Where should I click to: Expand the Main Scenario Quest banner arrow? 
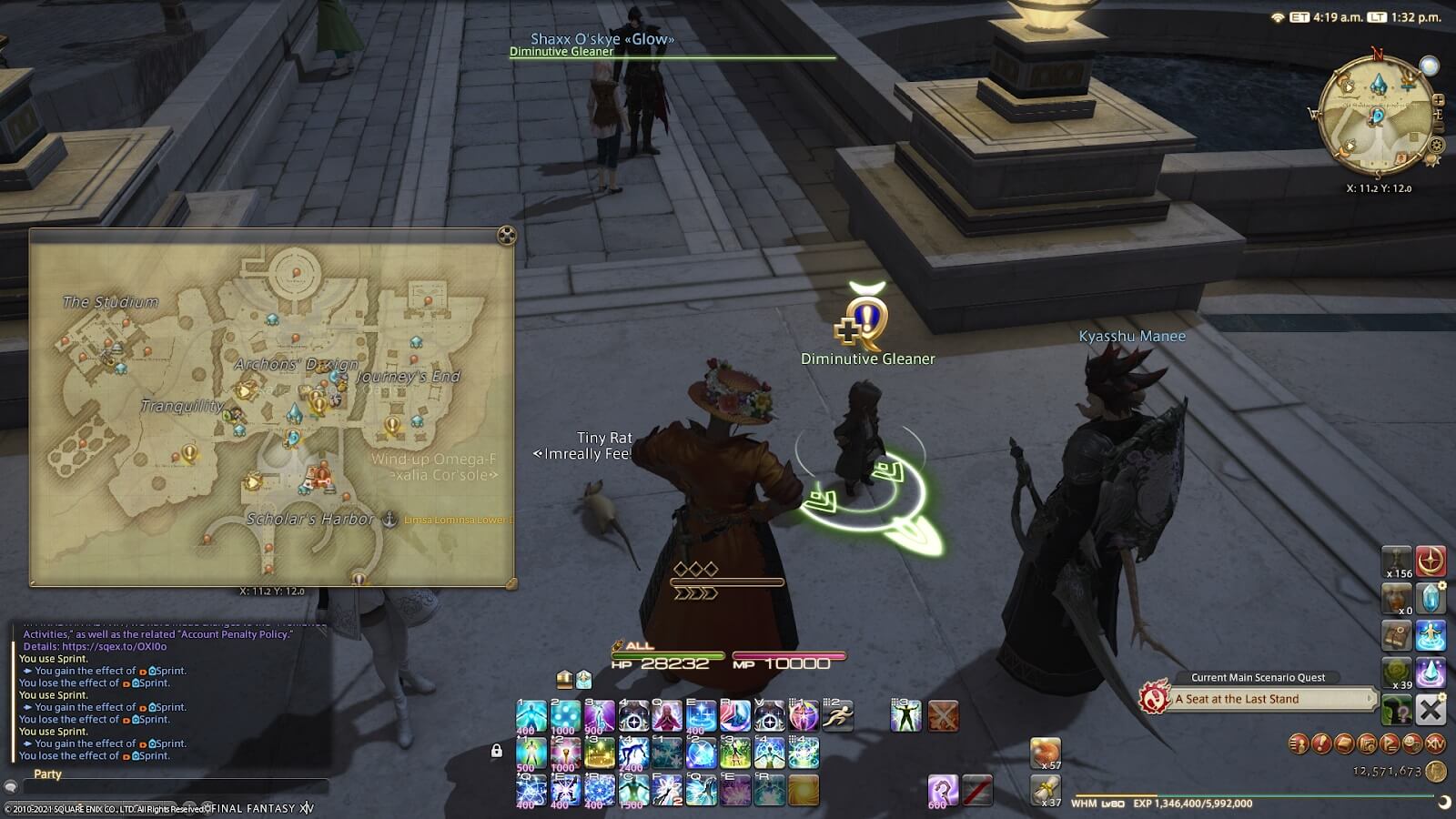pyautogui.click(x=1369, y=699)
